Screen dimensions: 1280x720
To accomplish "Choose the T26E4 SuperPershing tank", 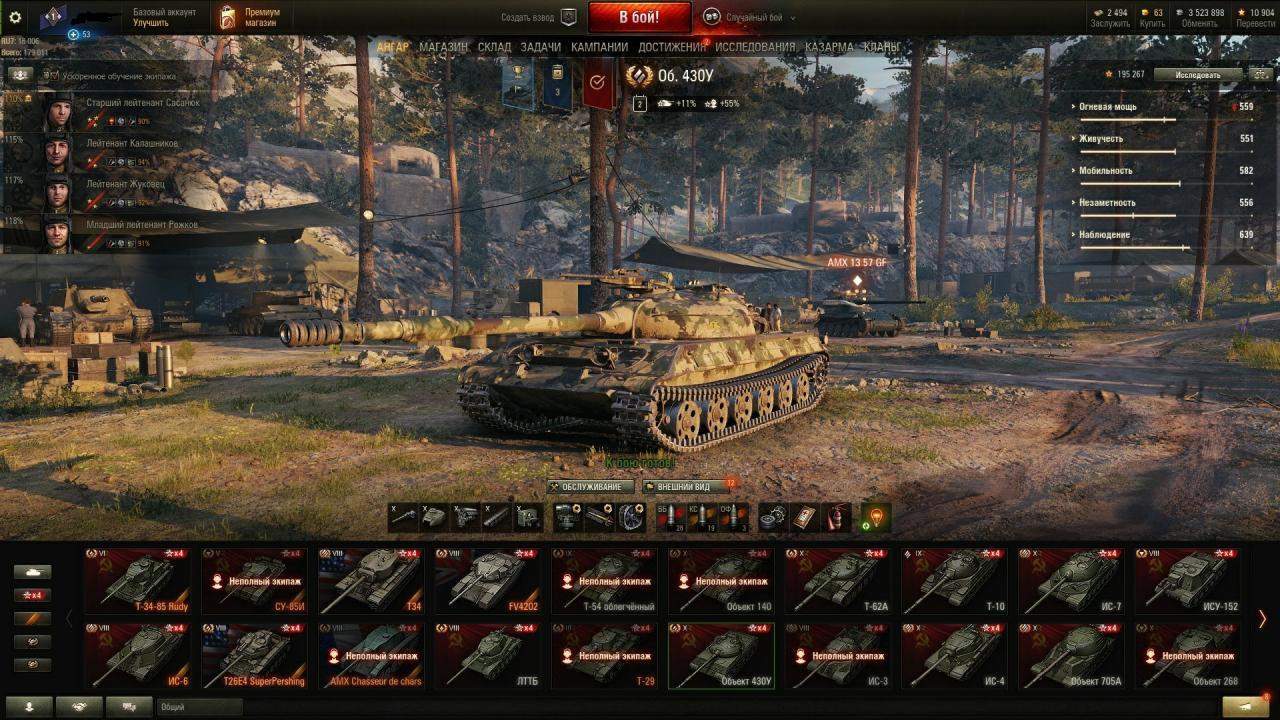I will coord(254,656).
